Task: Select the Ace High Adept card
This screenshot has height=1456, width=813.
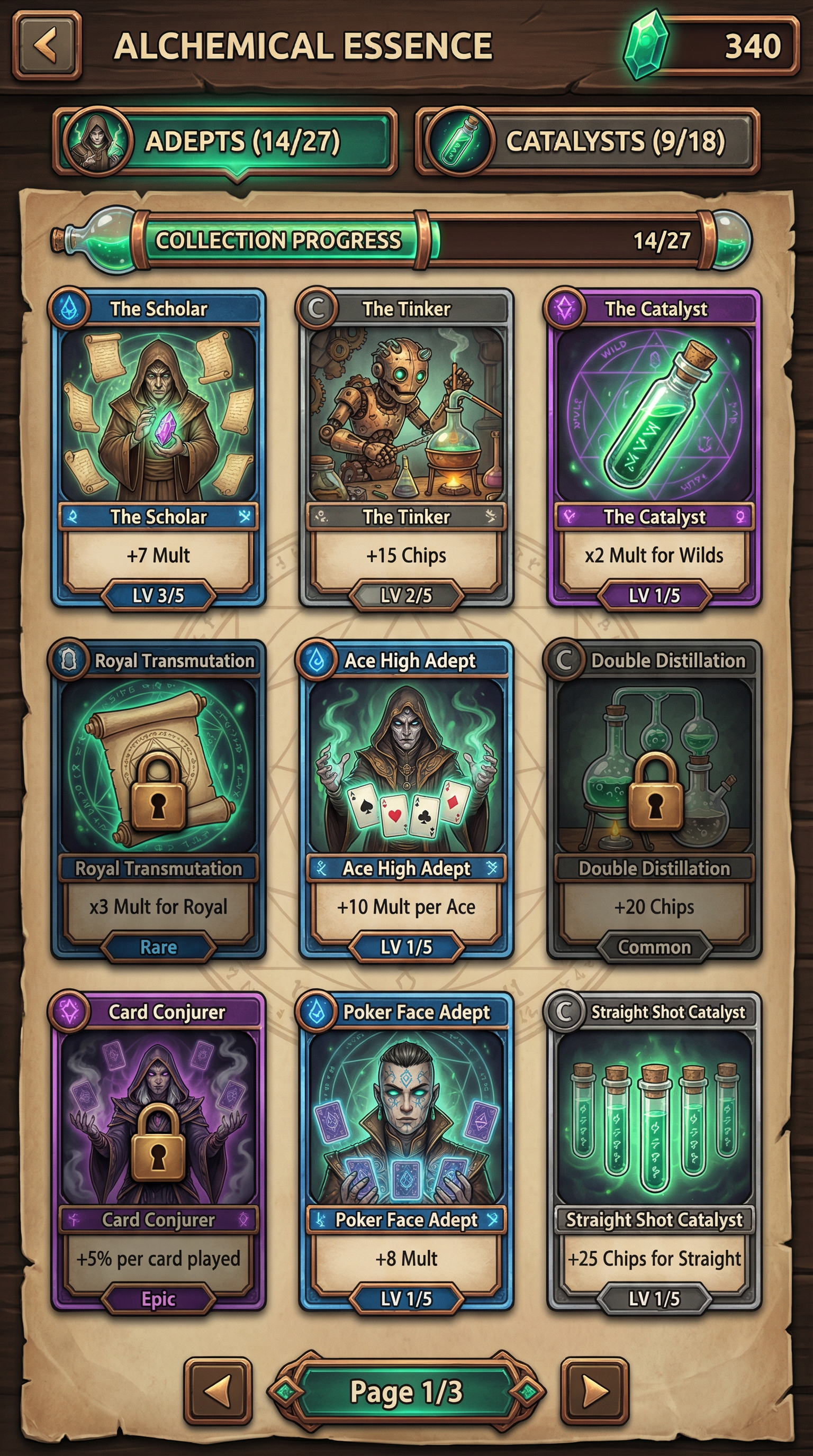Action: [406, 798]
